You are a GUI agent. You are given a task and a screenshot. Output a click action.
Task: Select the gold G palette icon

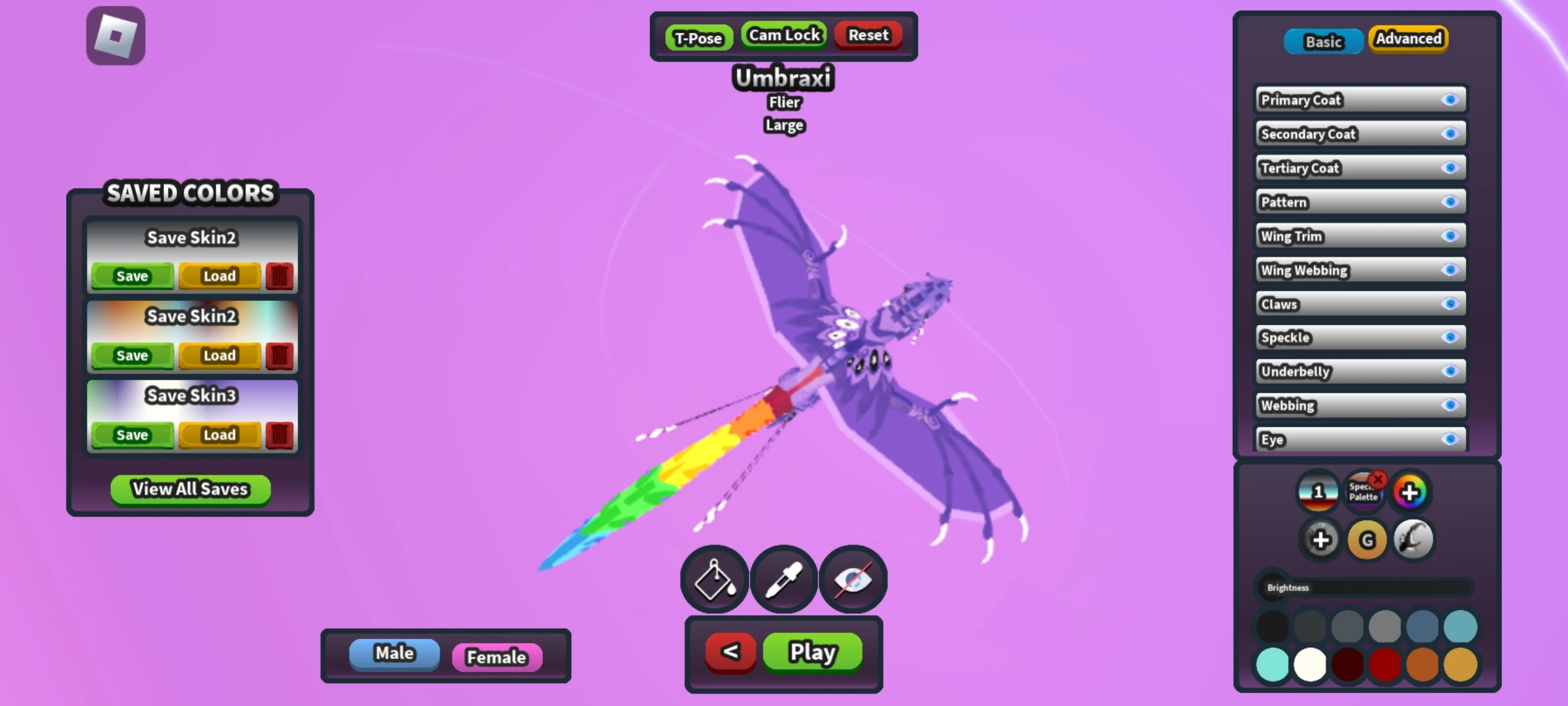1366,539
